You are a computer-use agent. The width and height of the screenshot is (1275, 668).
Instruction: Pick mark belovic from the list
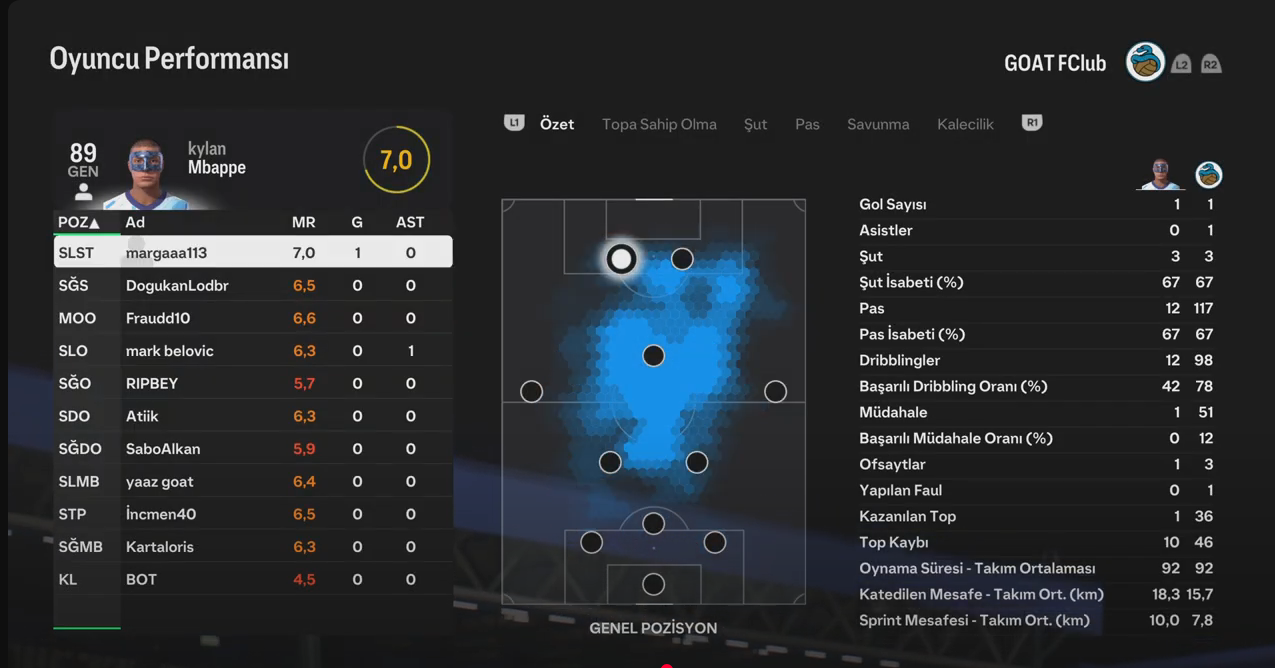[x=252, y=351]
